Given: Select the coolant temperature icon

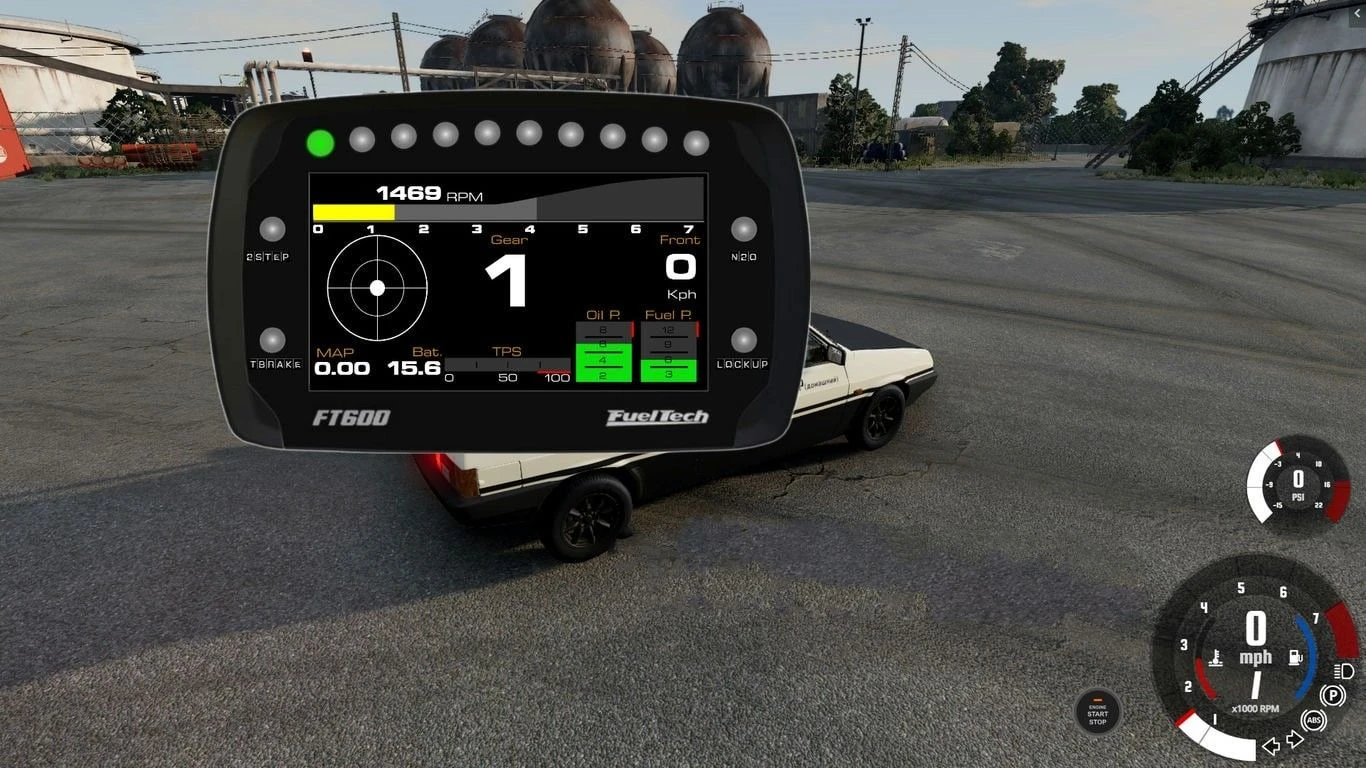Looking at the screenshot, I should (1215, 657).
